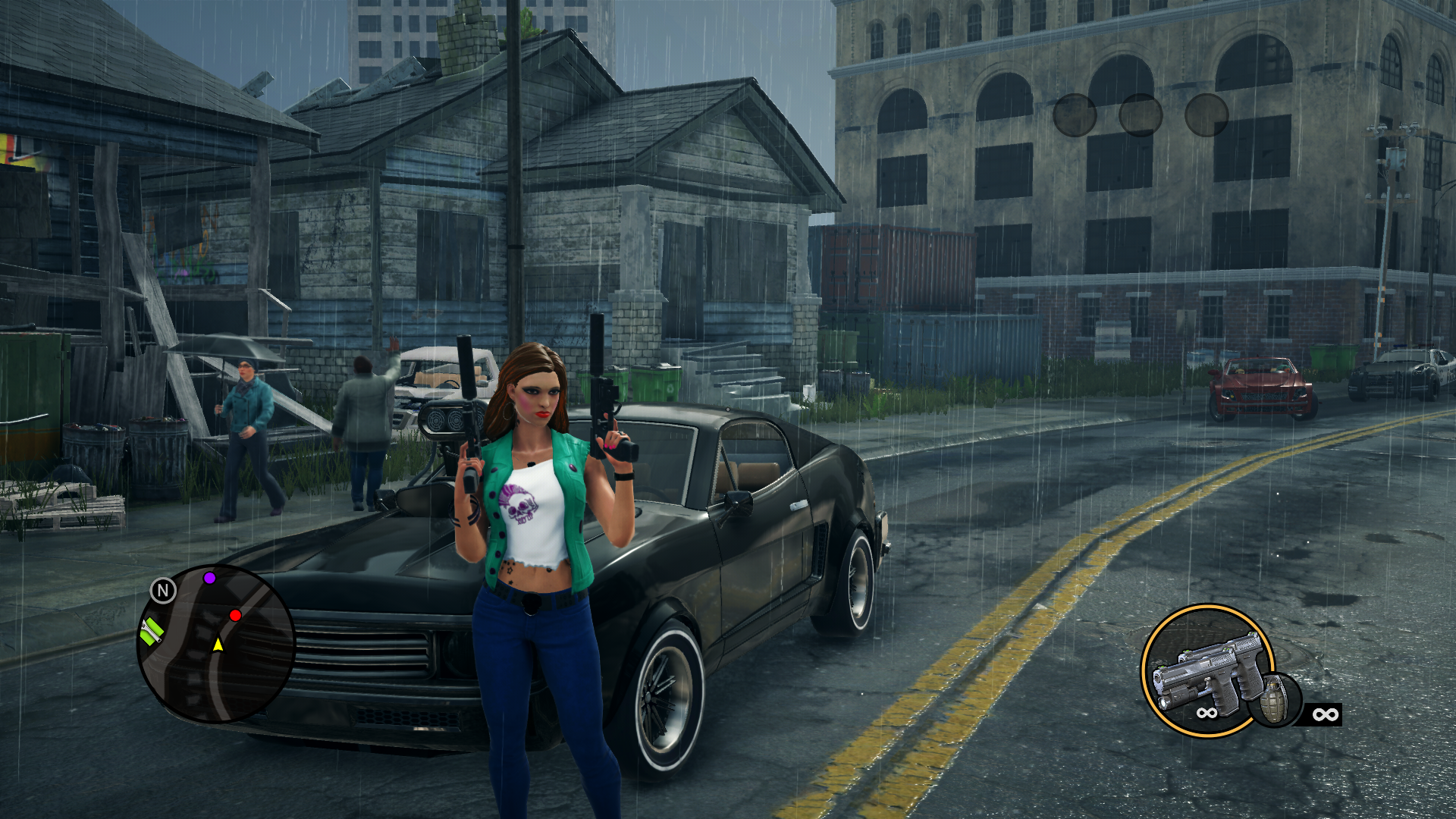Click the yellow player arrow on minimap
Viewport: 1456px width, 819px height.
tap(218, 645)
